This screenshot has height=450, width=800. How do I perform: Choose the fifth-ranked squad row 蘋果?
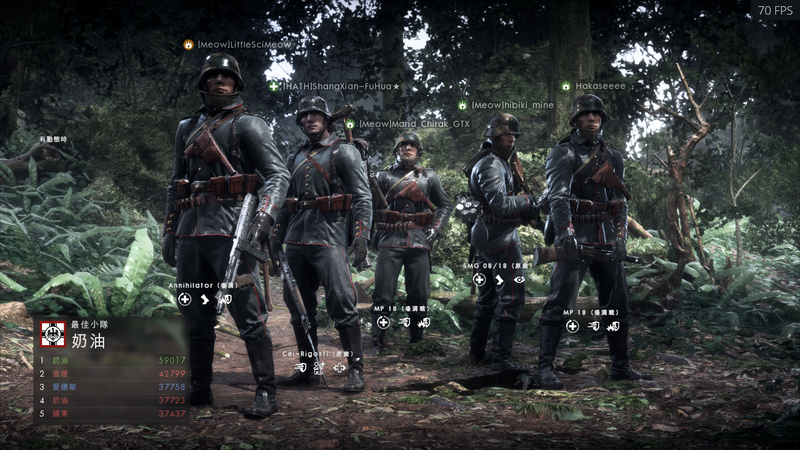click(112, 412)
